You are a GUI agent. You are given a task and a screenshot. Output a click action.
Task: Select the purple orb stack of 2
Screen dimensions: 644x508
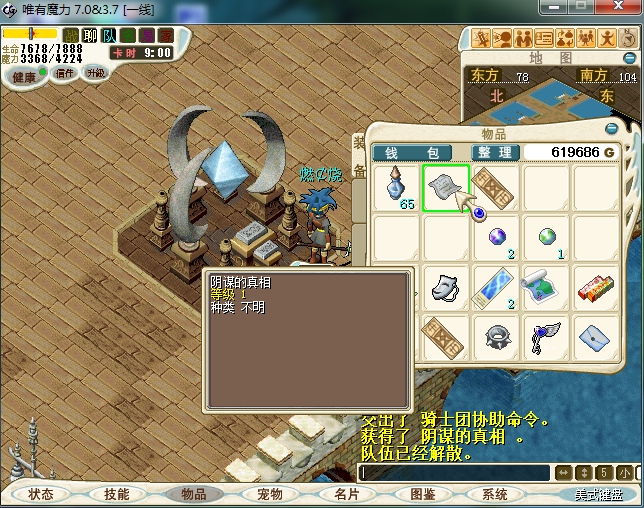(497, 238)
